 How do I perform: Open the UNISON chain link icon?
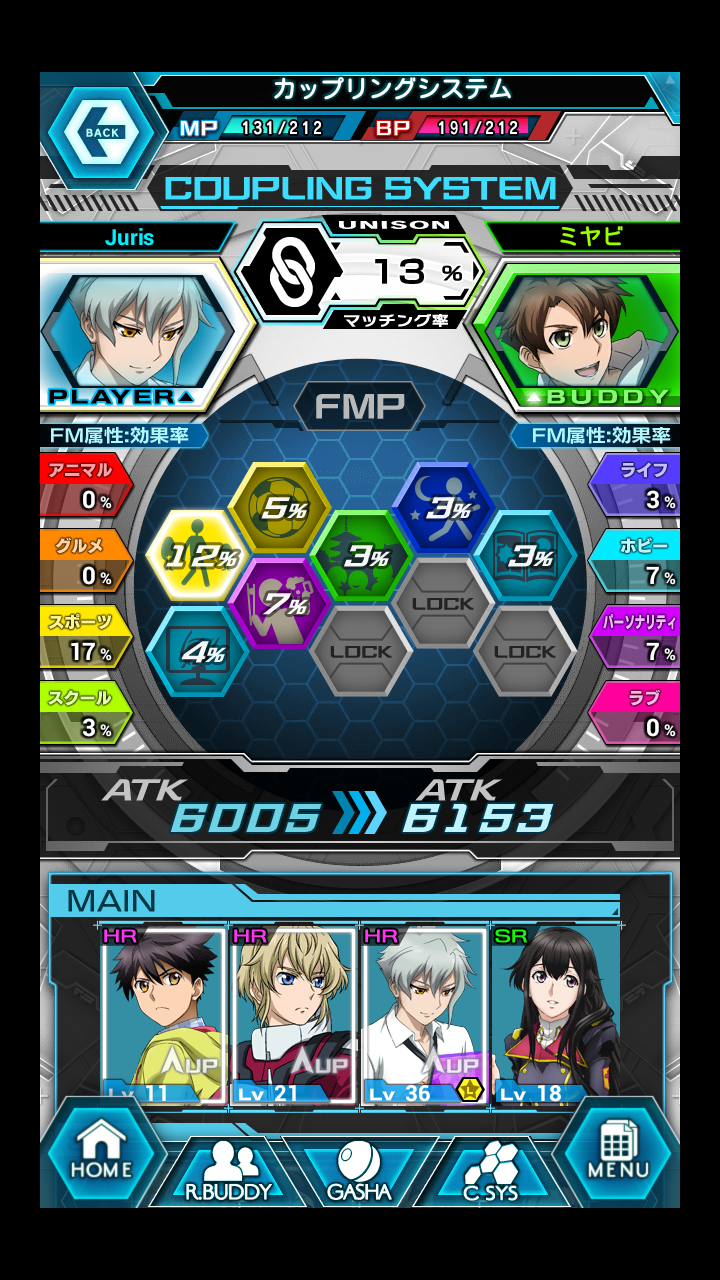(x=287, y=271)
